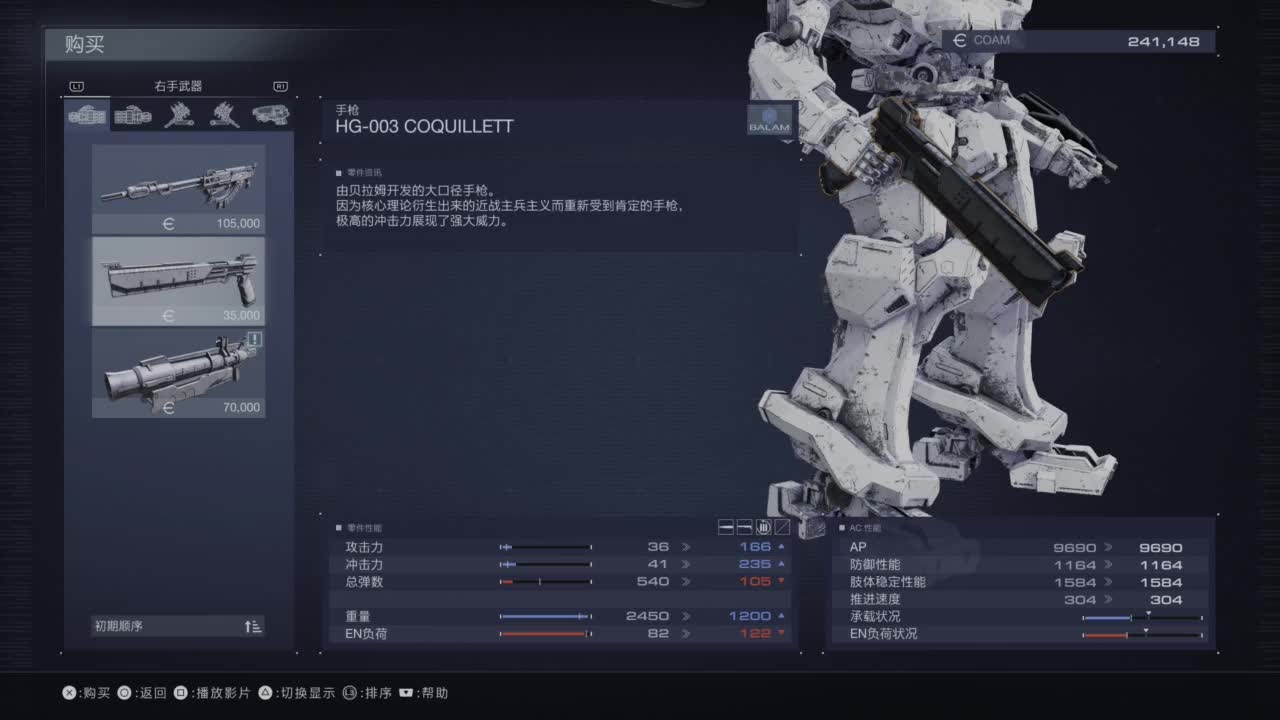
Task: Click the R1 category switch control
Action: 281,86
